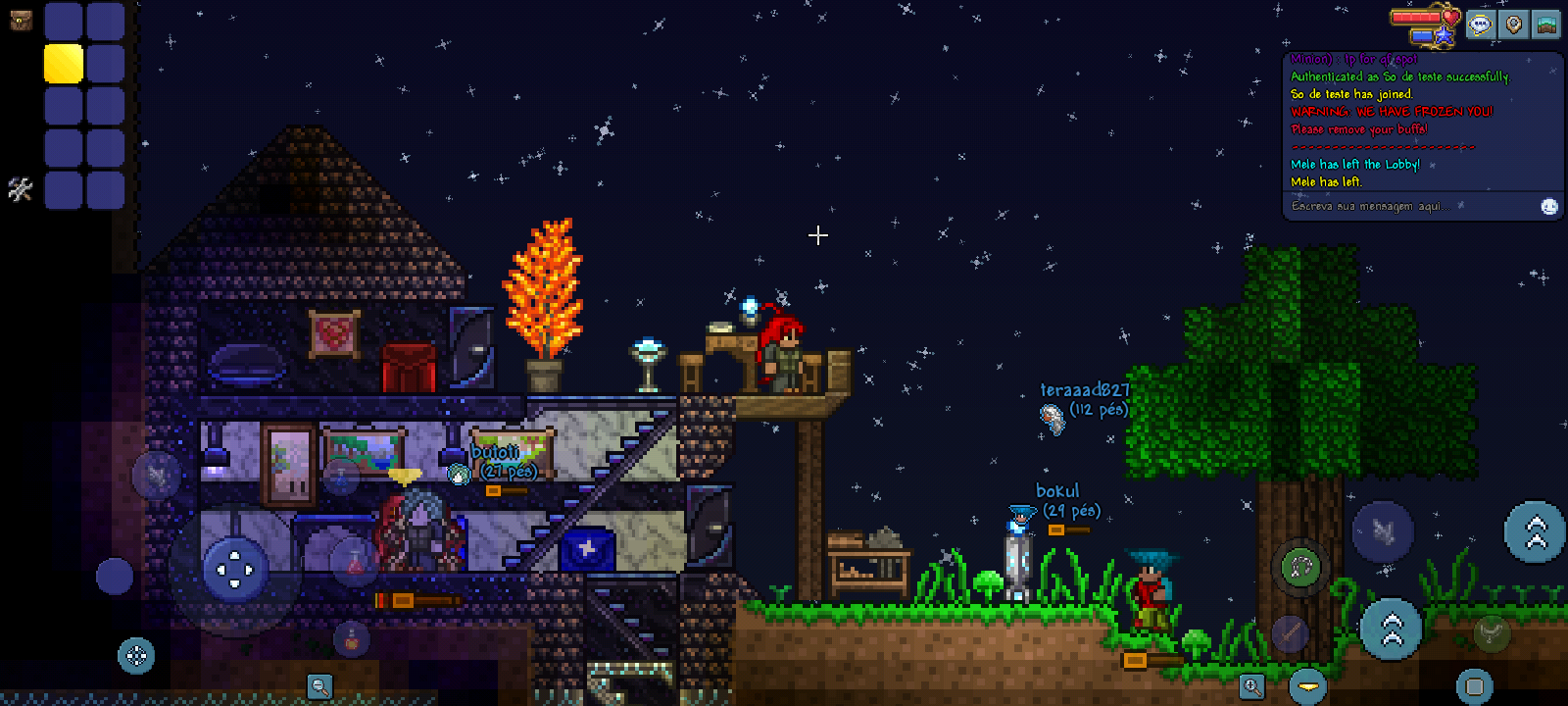Tap the zoom-in magnifier button
The height and width of the screenshot is (706, 1568).
[1251, 686]
